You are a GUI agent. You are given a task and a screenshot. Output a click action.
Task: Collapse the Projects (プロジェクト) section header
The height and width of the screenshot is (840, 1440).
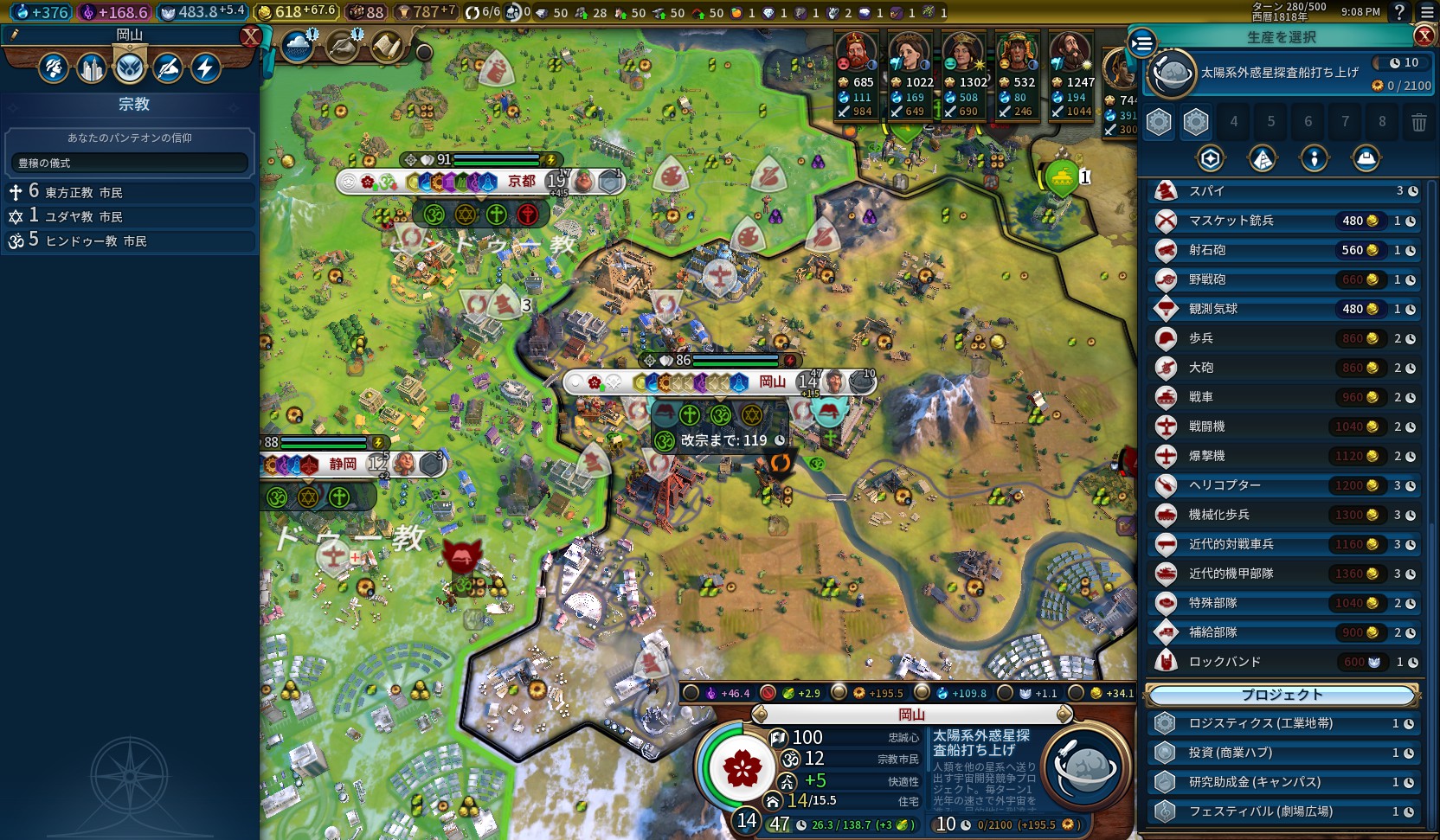click(x=1282, y=695)
